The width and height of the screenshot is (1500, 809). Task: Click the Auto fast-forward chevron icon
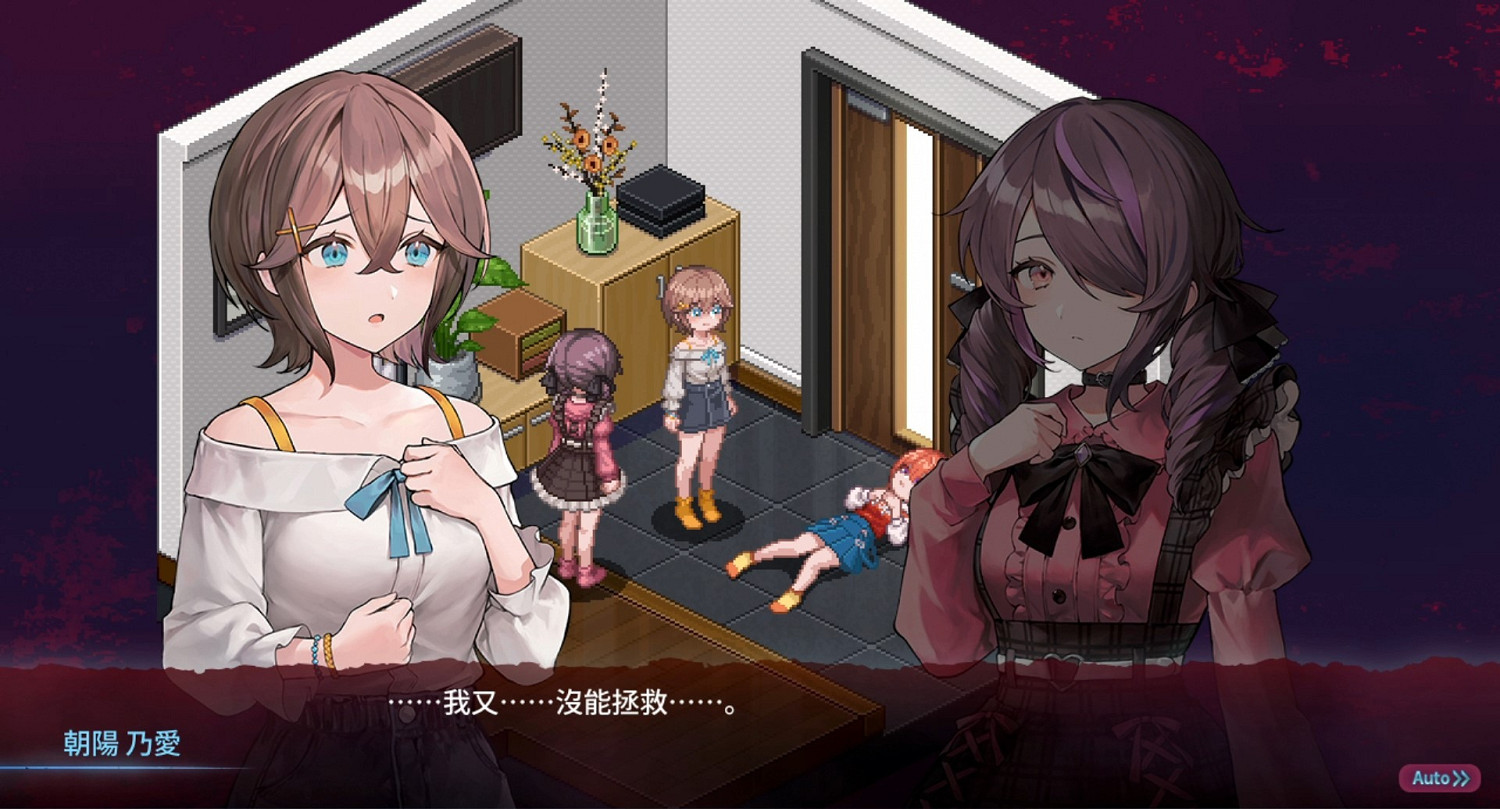tap(1459, 777)
